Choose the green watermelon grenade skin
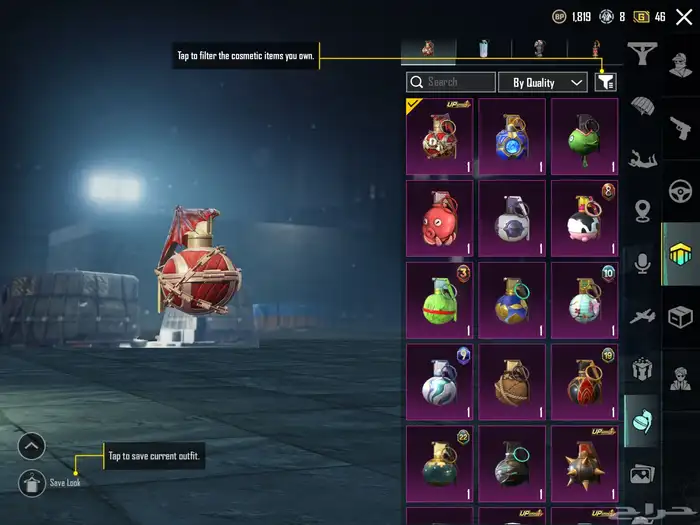The image size is (700, 525). 439,299
